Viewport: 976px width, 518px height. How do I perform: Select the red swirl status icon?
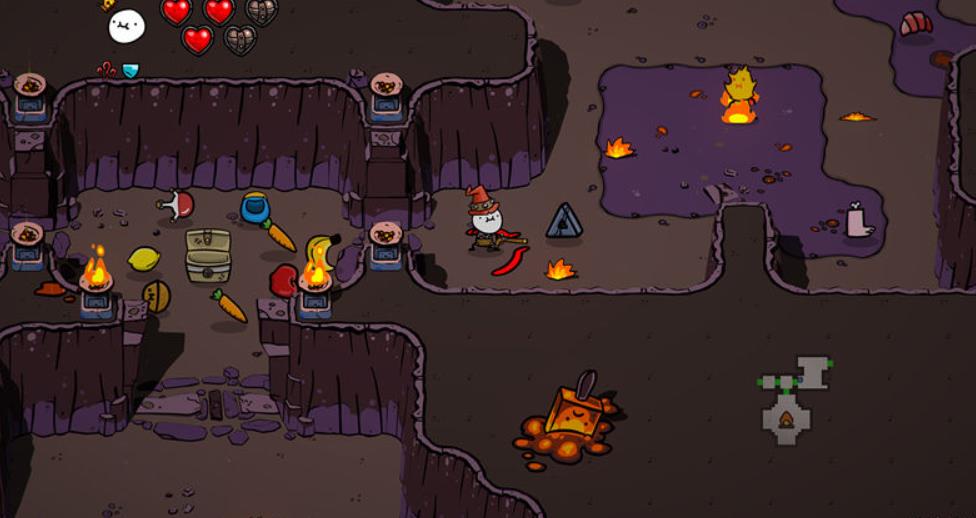107,69
